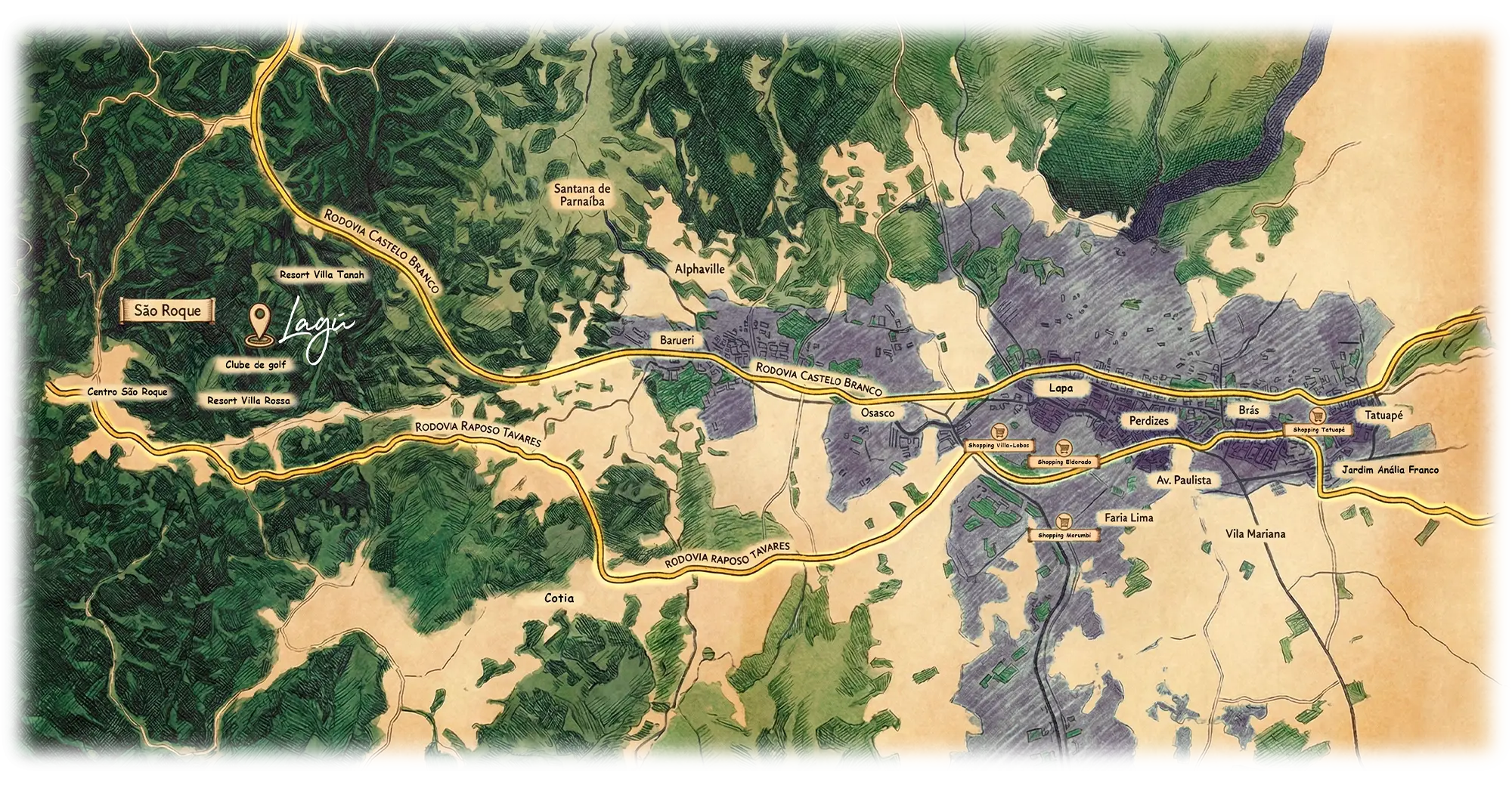Select the Resort Villa Tanah map label
1512x785 pixels.
(x=322, y=275)
